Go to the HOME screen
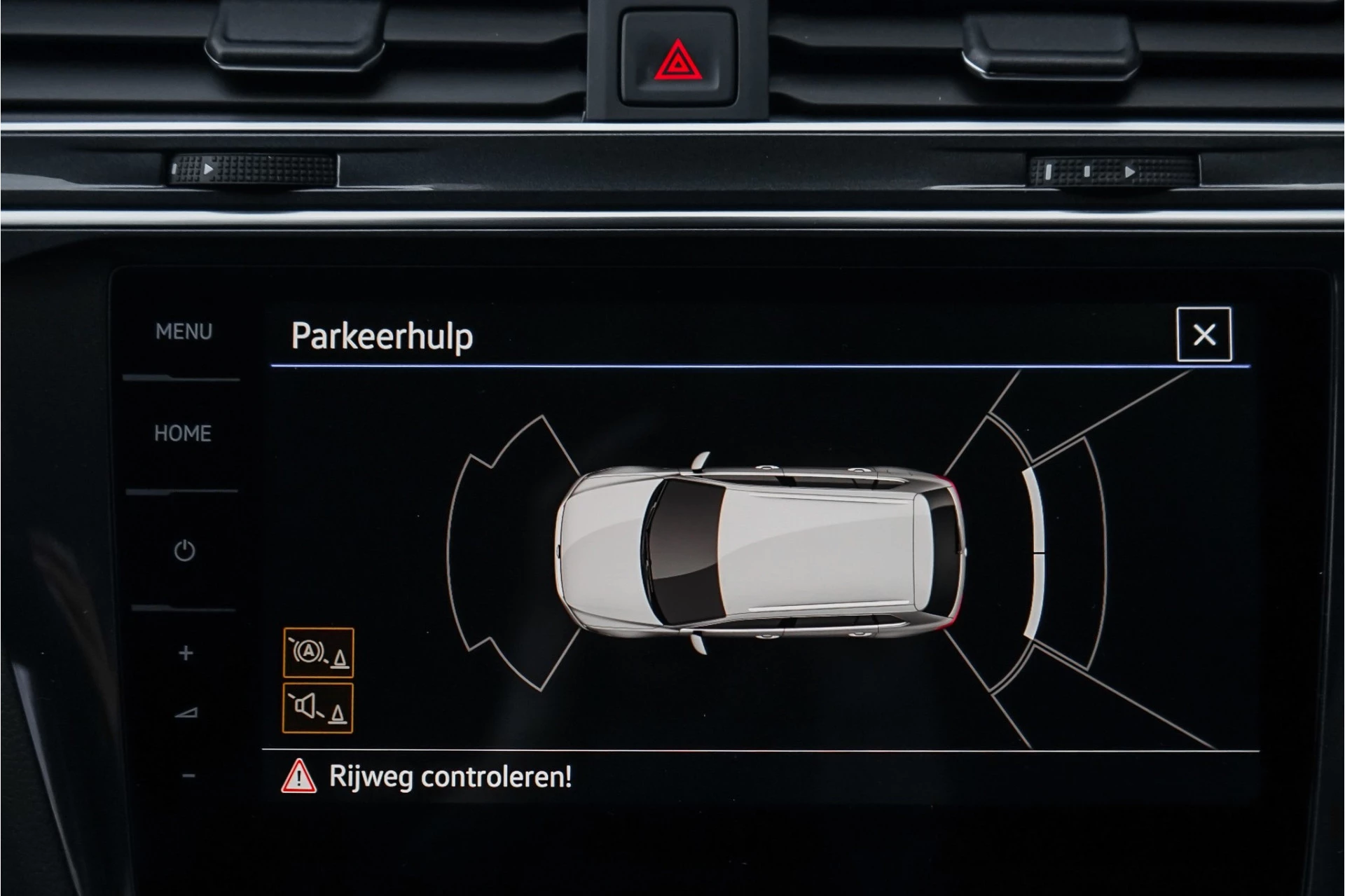 click(x=183, y=434)
